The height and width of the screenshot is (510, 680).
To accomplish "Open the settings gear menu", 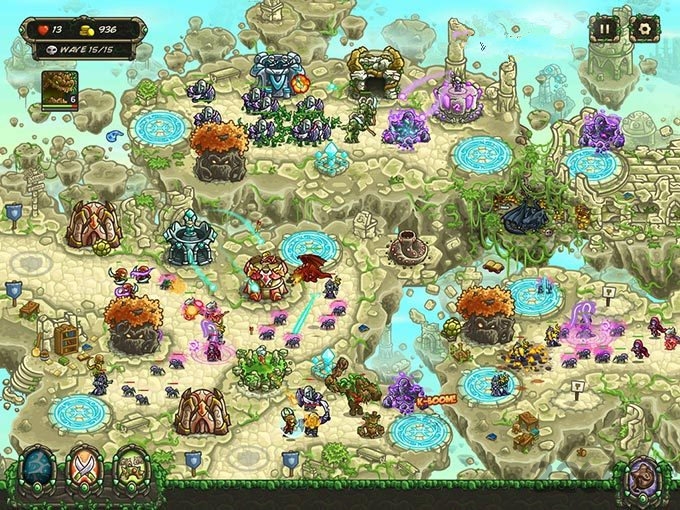I will click(x=642, y=29).
